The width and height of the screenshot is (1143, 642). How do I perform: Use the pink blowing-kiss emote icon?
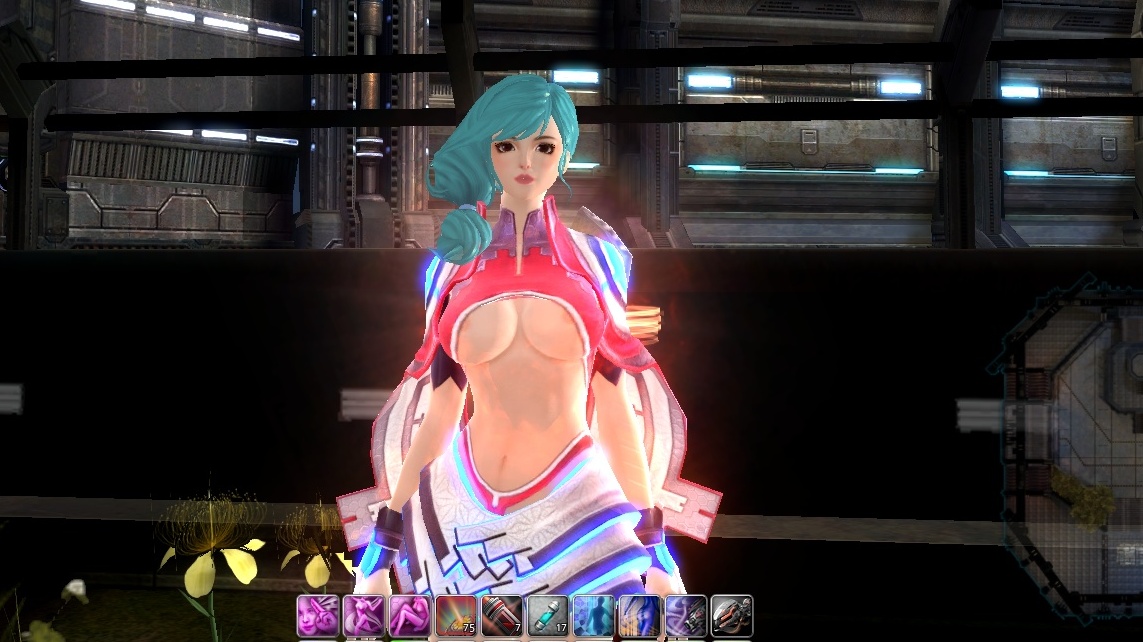pos(318,616)
